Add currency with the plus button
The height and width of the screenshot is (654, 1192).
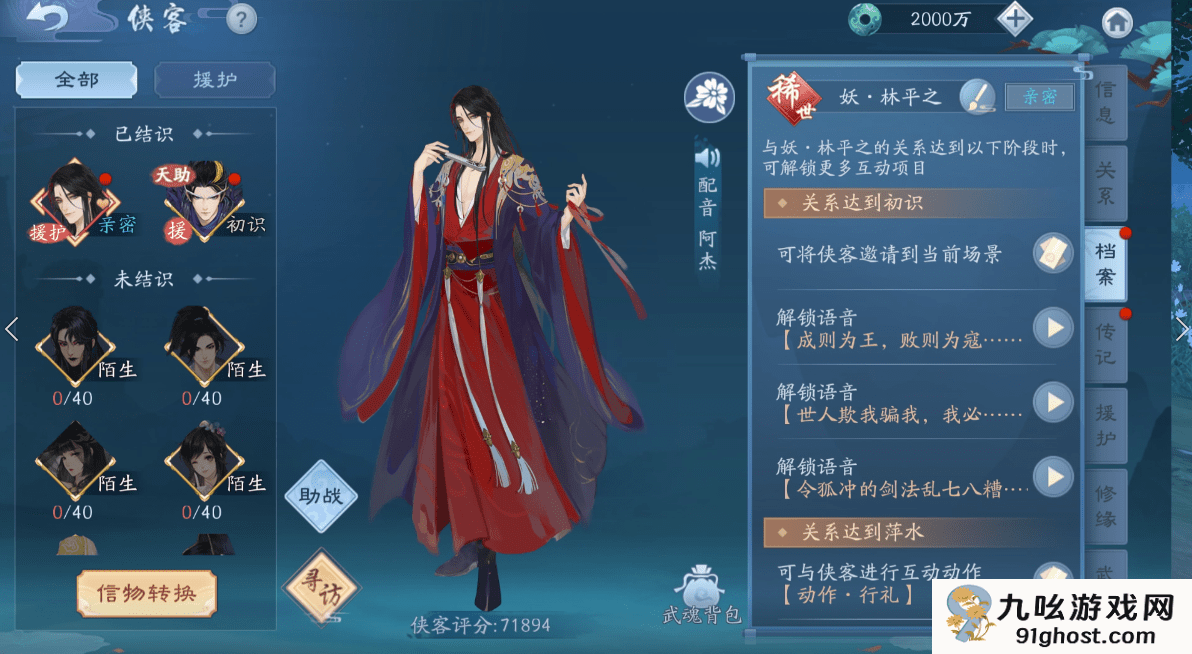1014,19
